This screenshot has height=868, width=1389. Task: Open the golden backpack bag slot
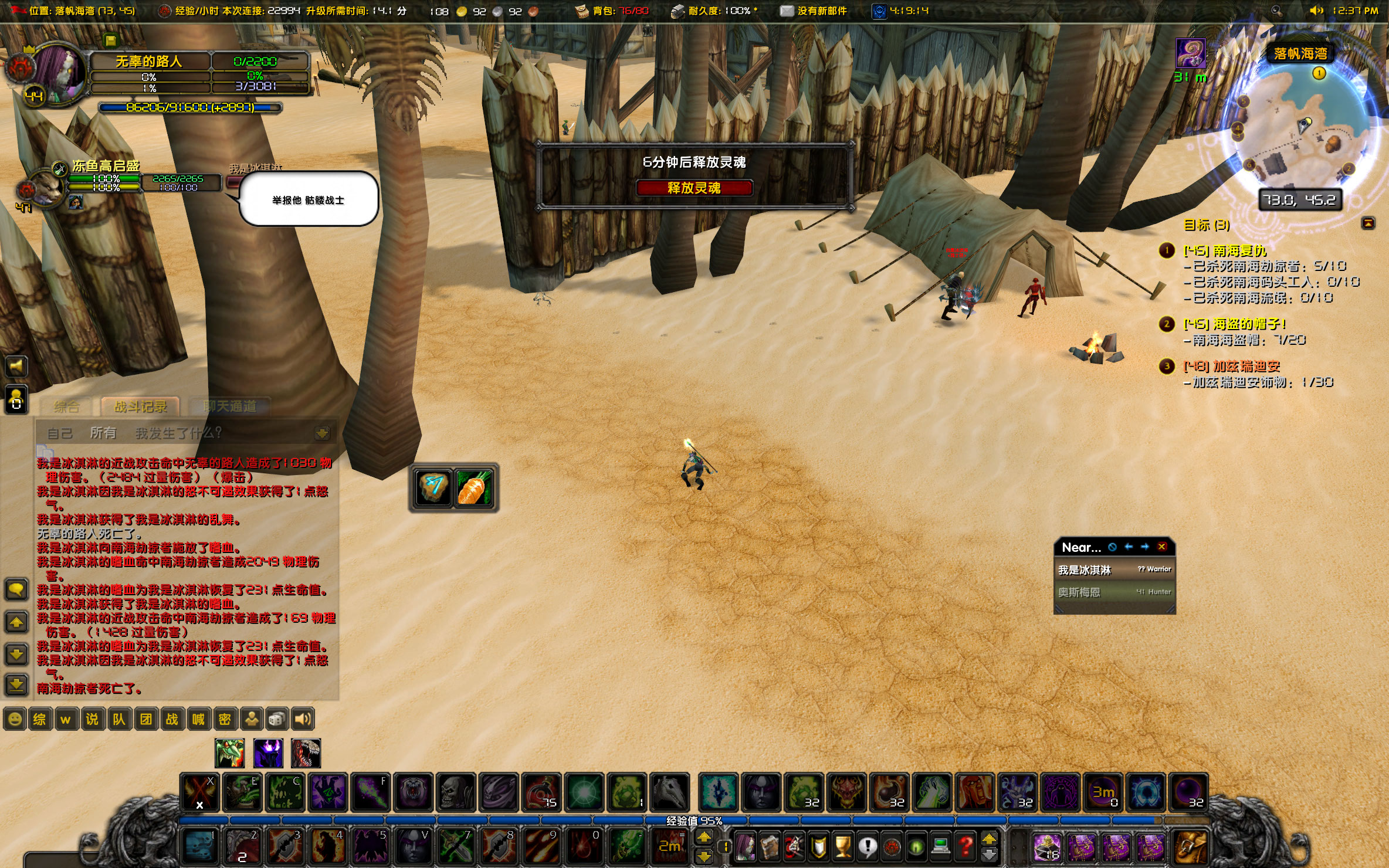pos(1191,847)
